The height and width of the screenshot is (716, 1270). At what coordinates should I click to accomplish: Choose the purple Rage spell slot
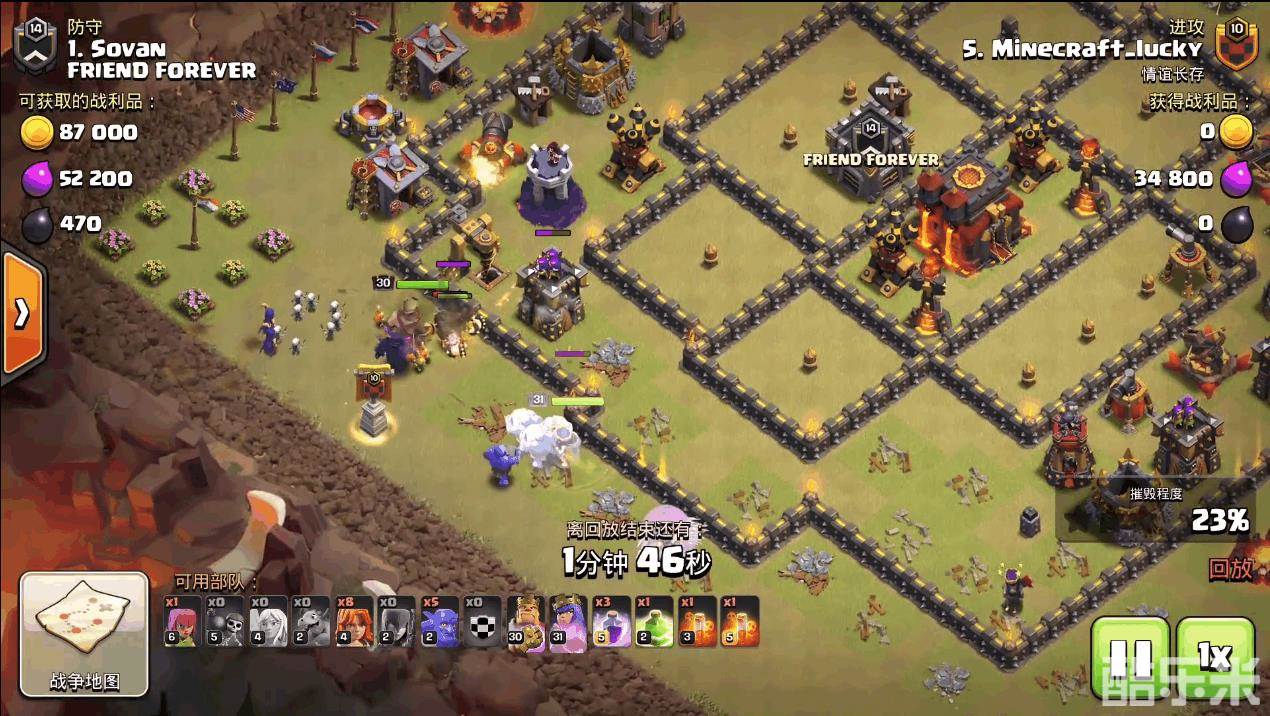[x=611, y=622]
